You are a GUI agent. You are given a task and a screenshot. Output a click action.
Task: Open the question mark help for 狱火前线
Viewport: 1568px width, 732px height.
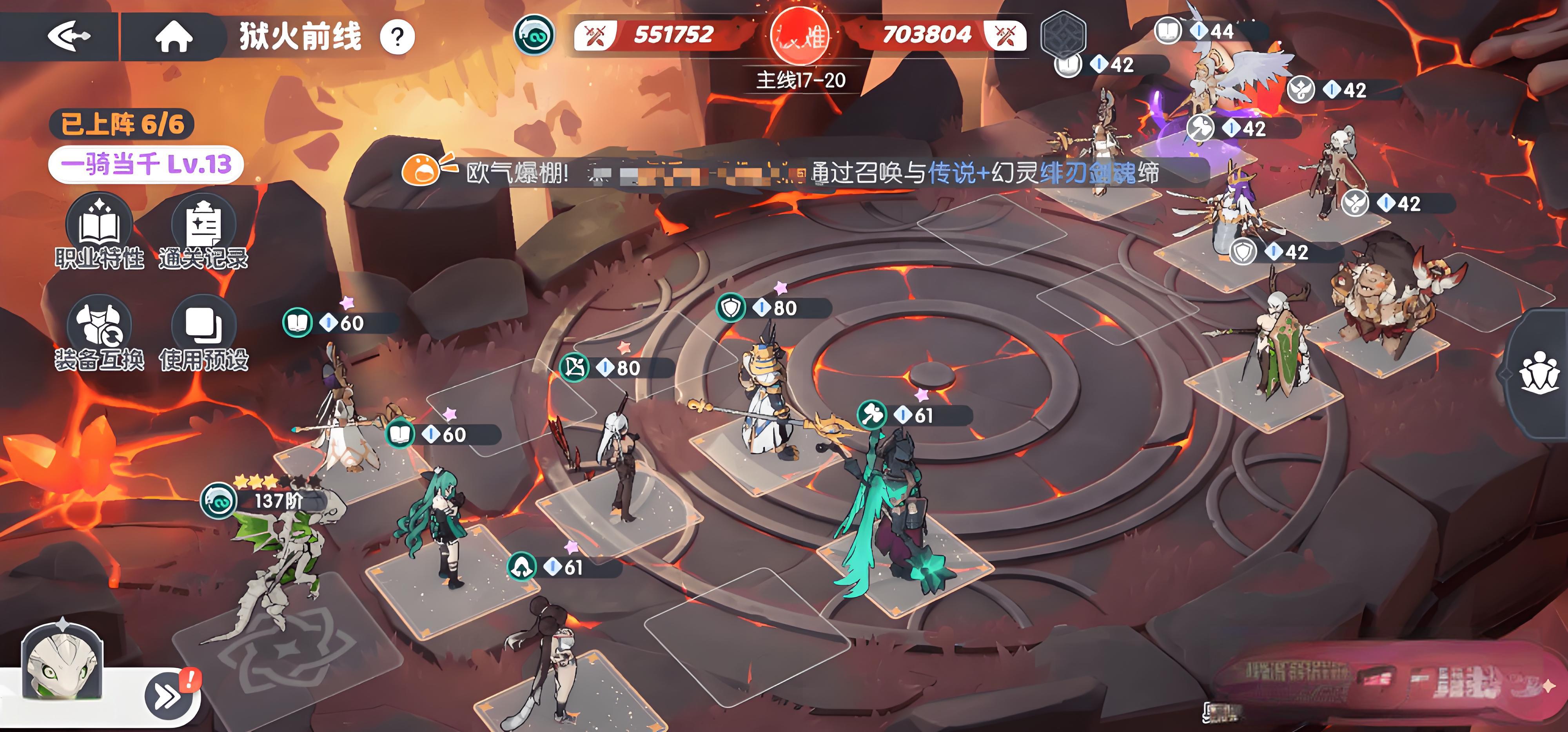click(x=397, y=38)
